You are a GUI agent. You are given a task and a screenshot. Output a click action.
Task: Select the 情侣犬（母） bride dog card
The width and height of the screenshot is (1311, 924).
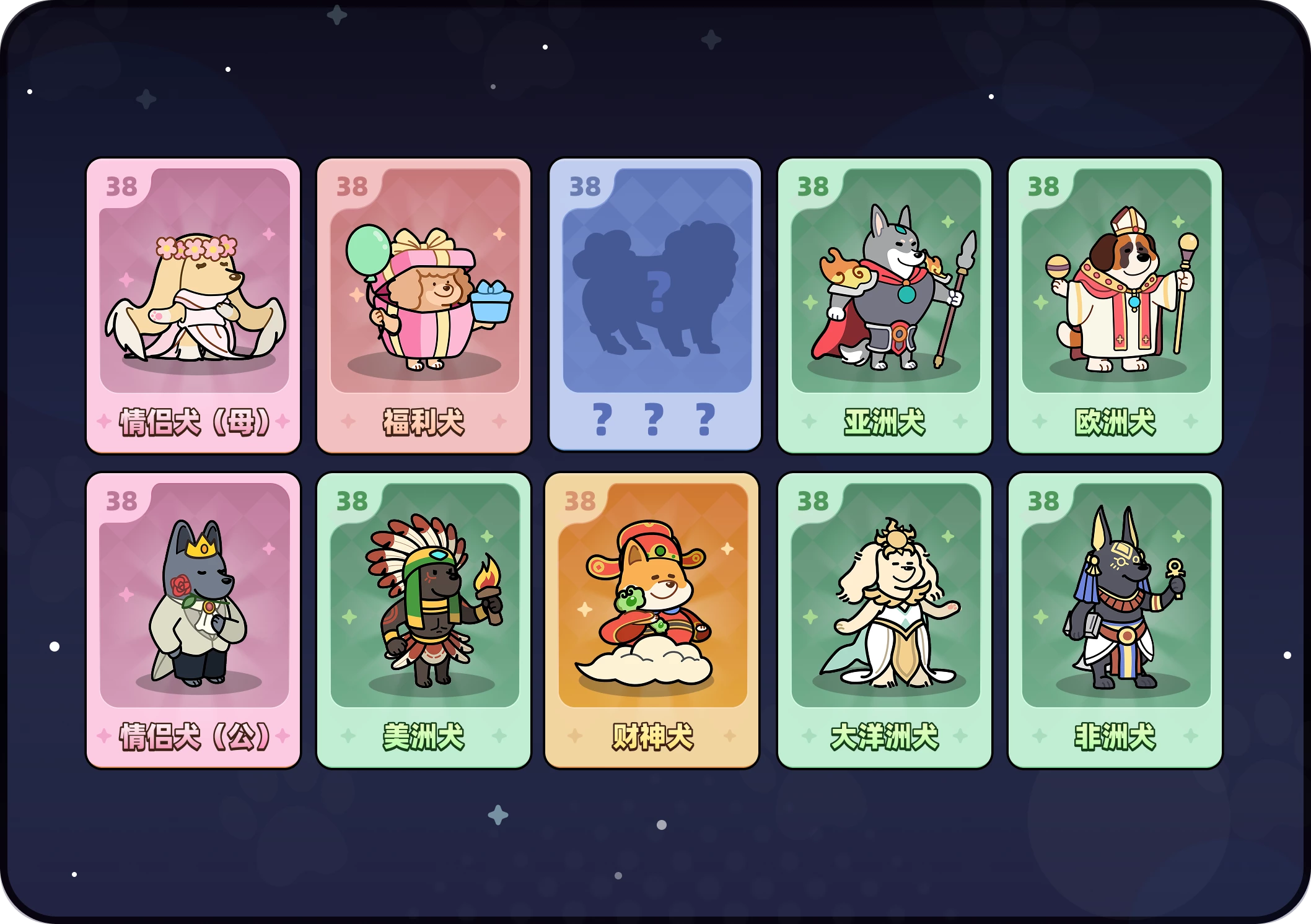(x=193, y=305)
